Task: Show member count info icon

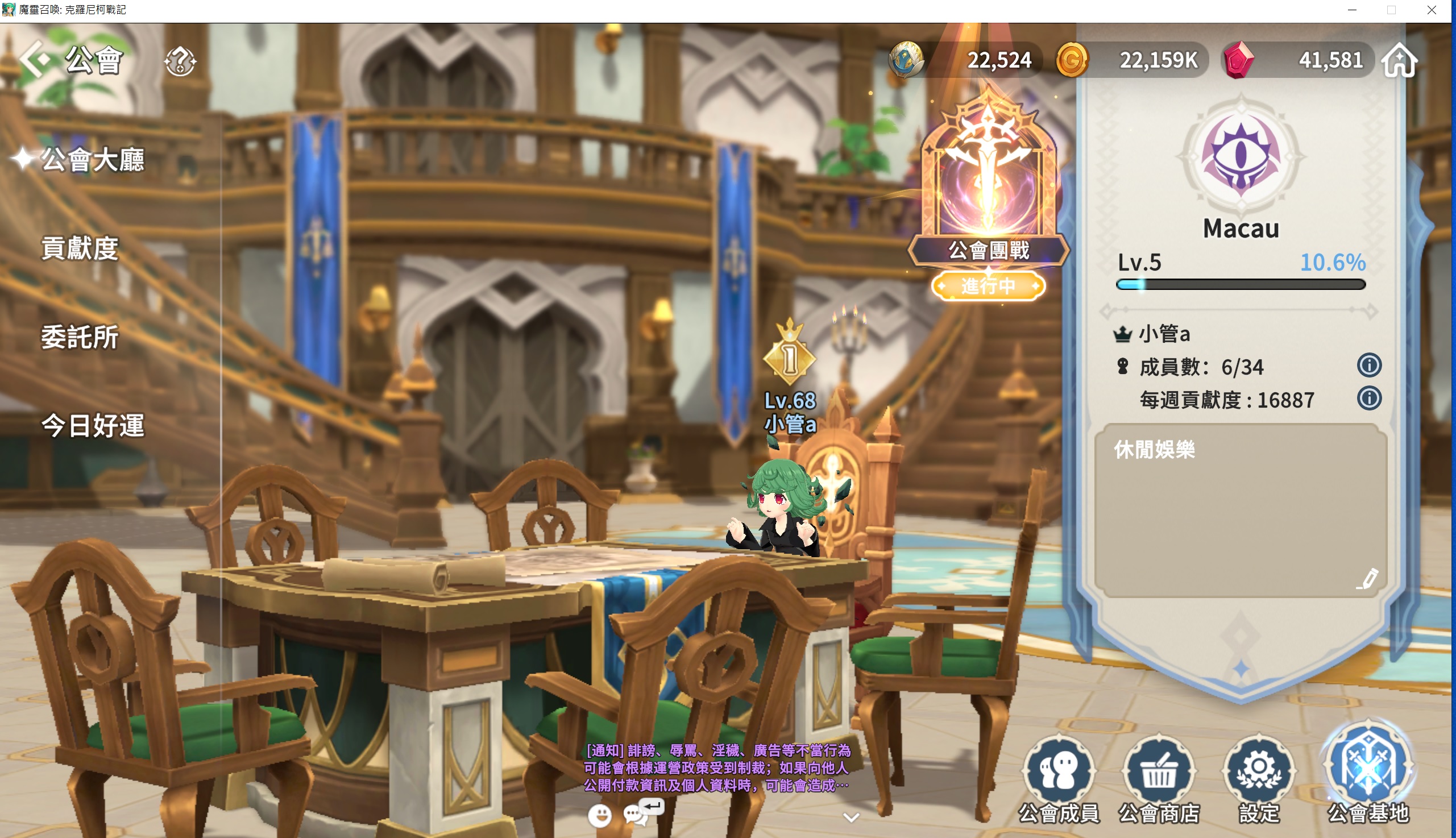Action: click(1369, 365)
